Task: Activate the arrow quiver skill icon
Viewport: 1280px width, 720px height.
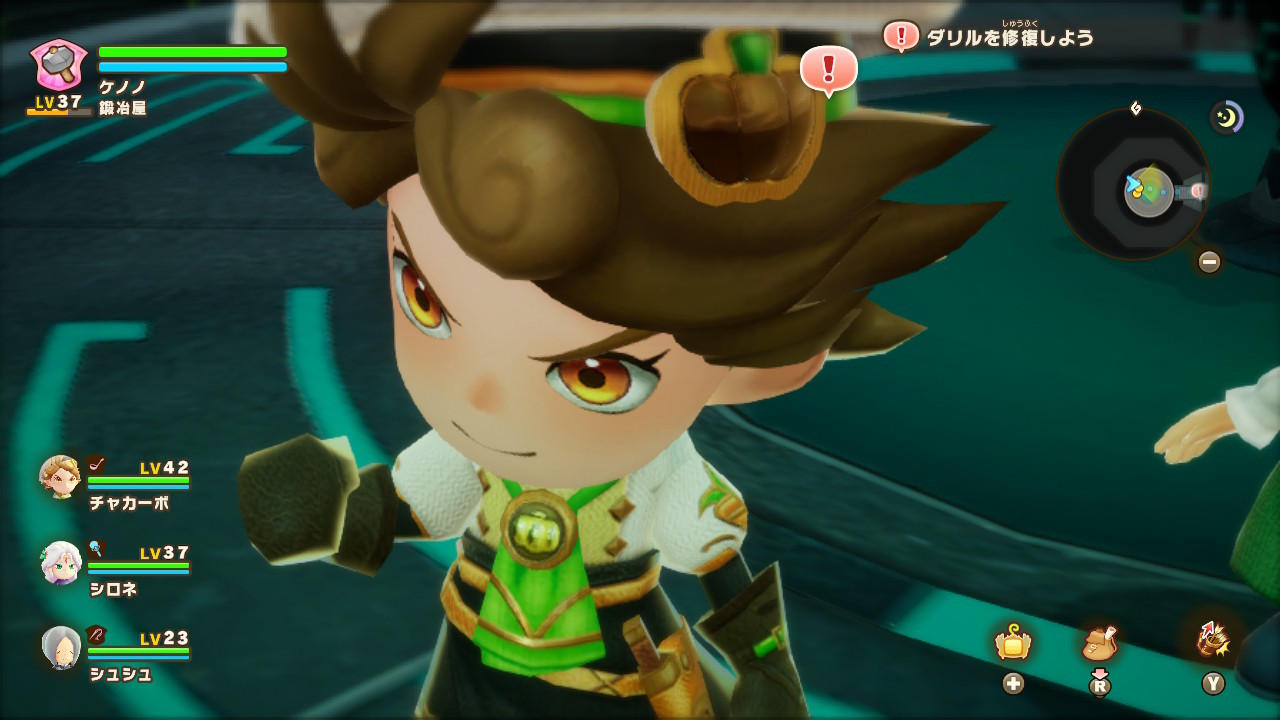Action: pos(1213,640)
